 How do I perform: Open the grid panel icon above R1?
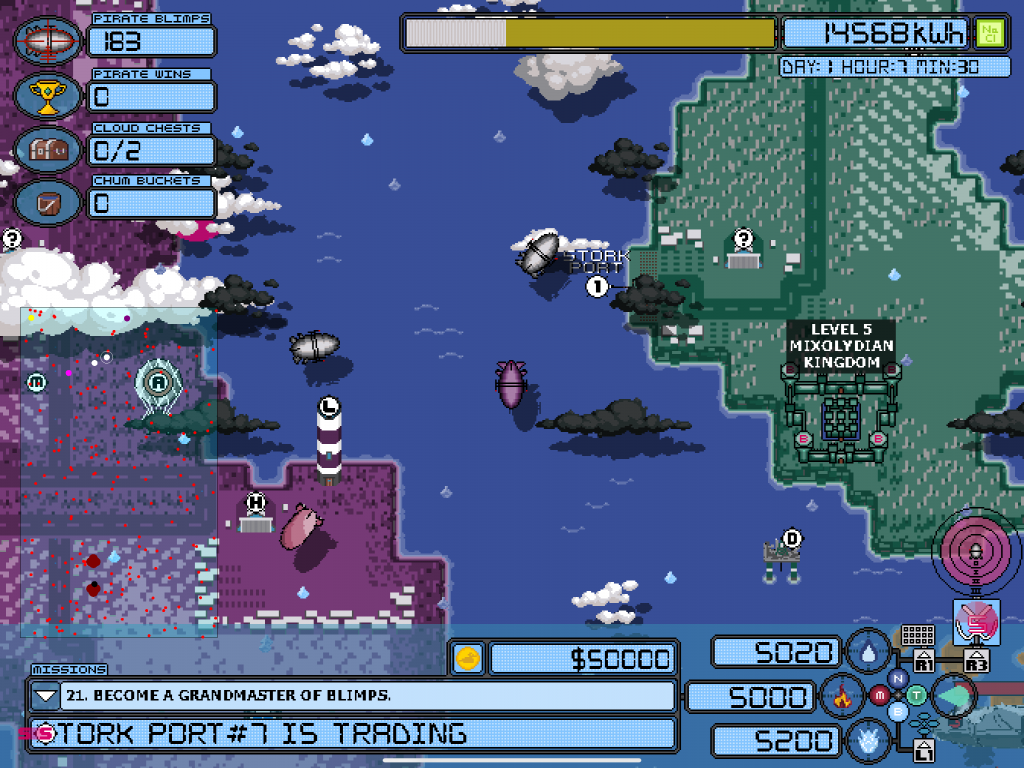pyautogui.click(x=917, y=636)
